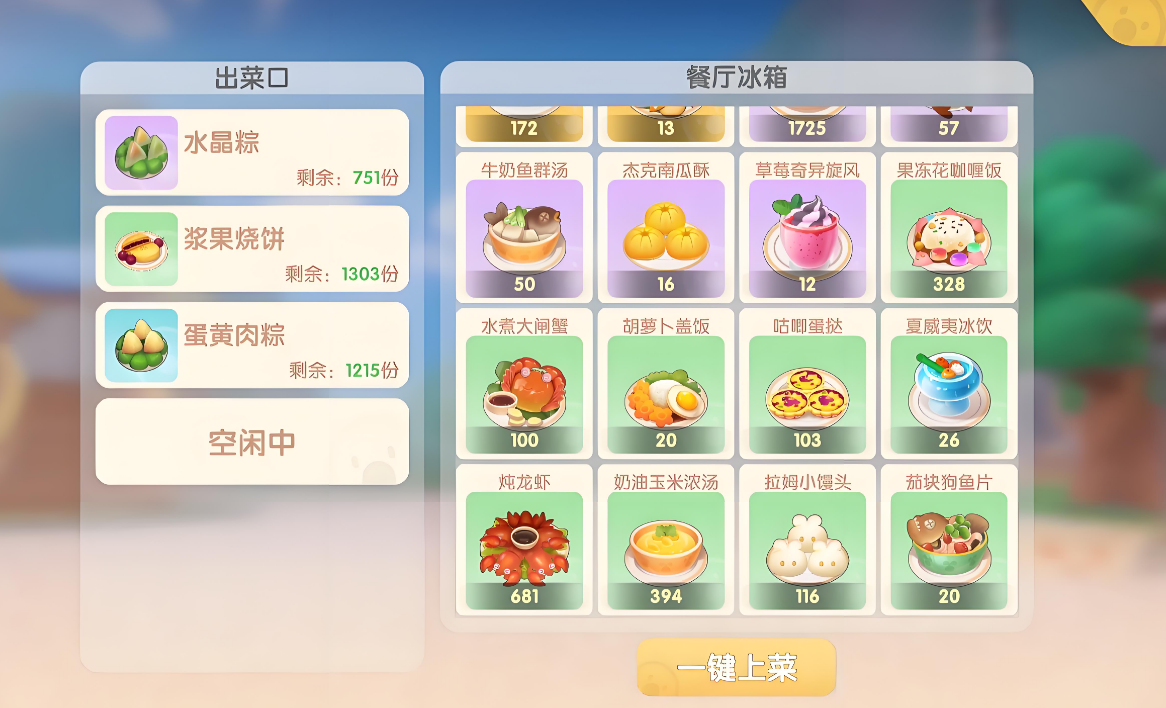Select the 水晶粽 serving slot
This screenshot has width=1166, height=708.
[x=252, y=152]
